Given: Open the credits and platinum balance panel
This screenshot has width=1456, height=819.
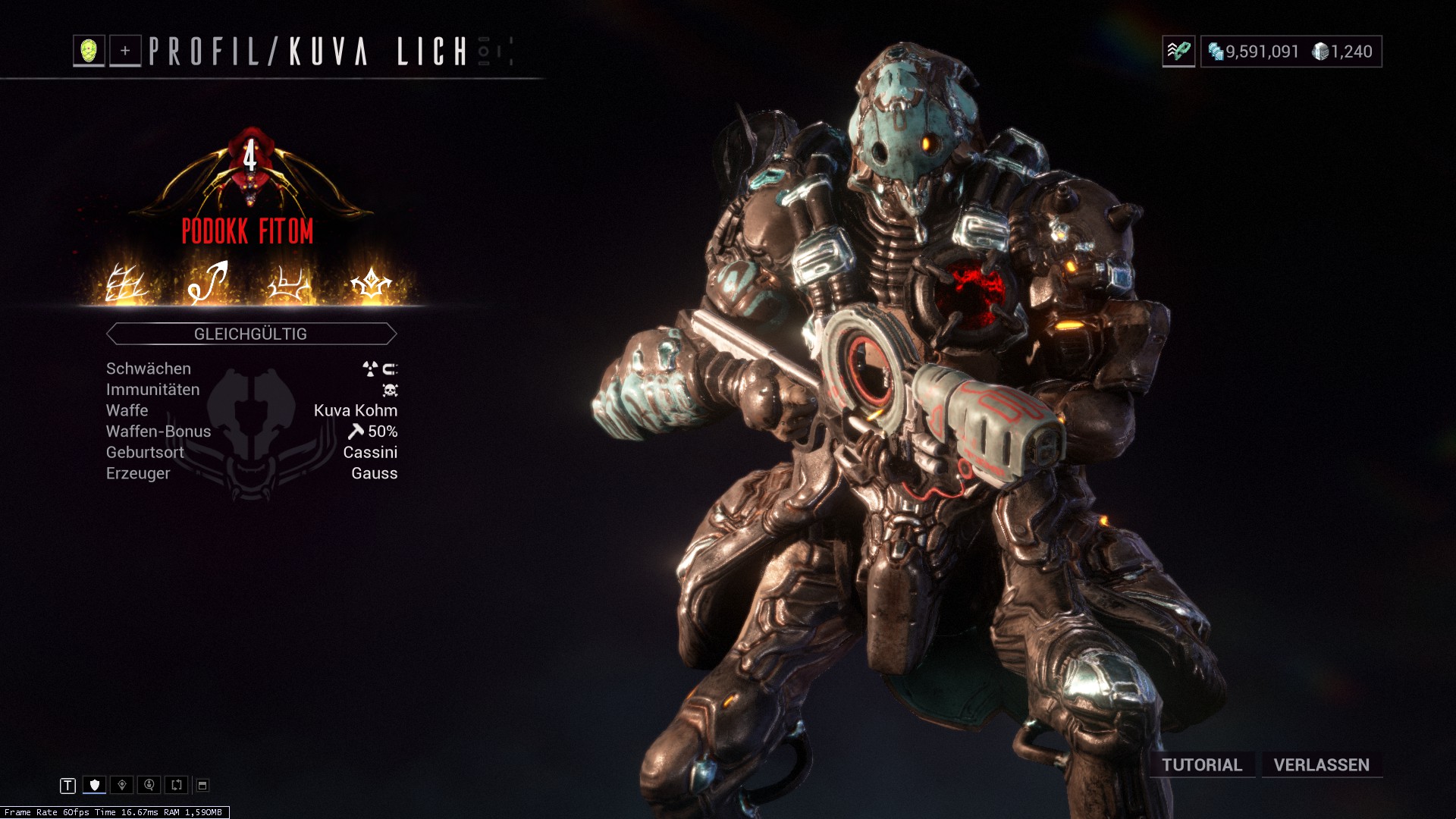Looking at the screenshot, I should point(1291,52).
